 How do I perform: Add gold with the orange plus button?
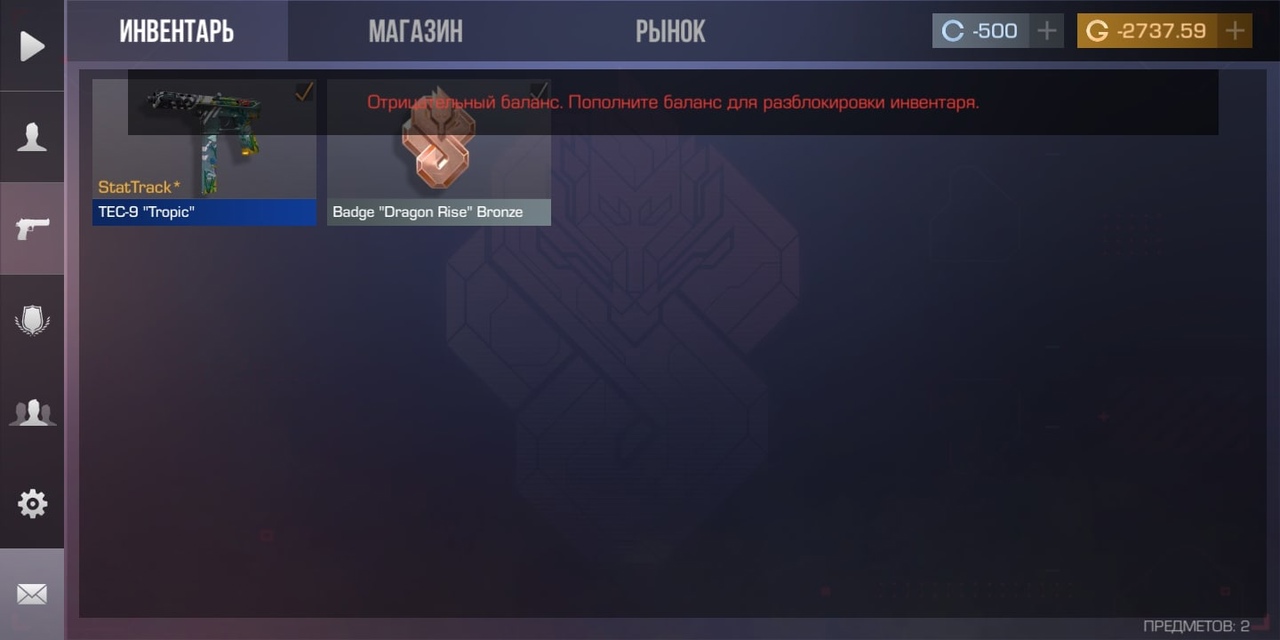[1235, 31]
